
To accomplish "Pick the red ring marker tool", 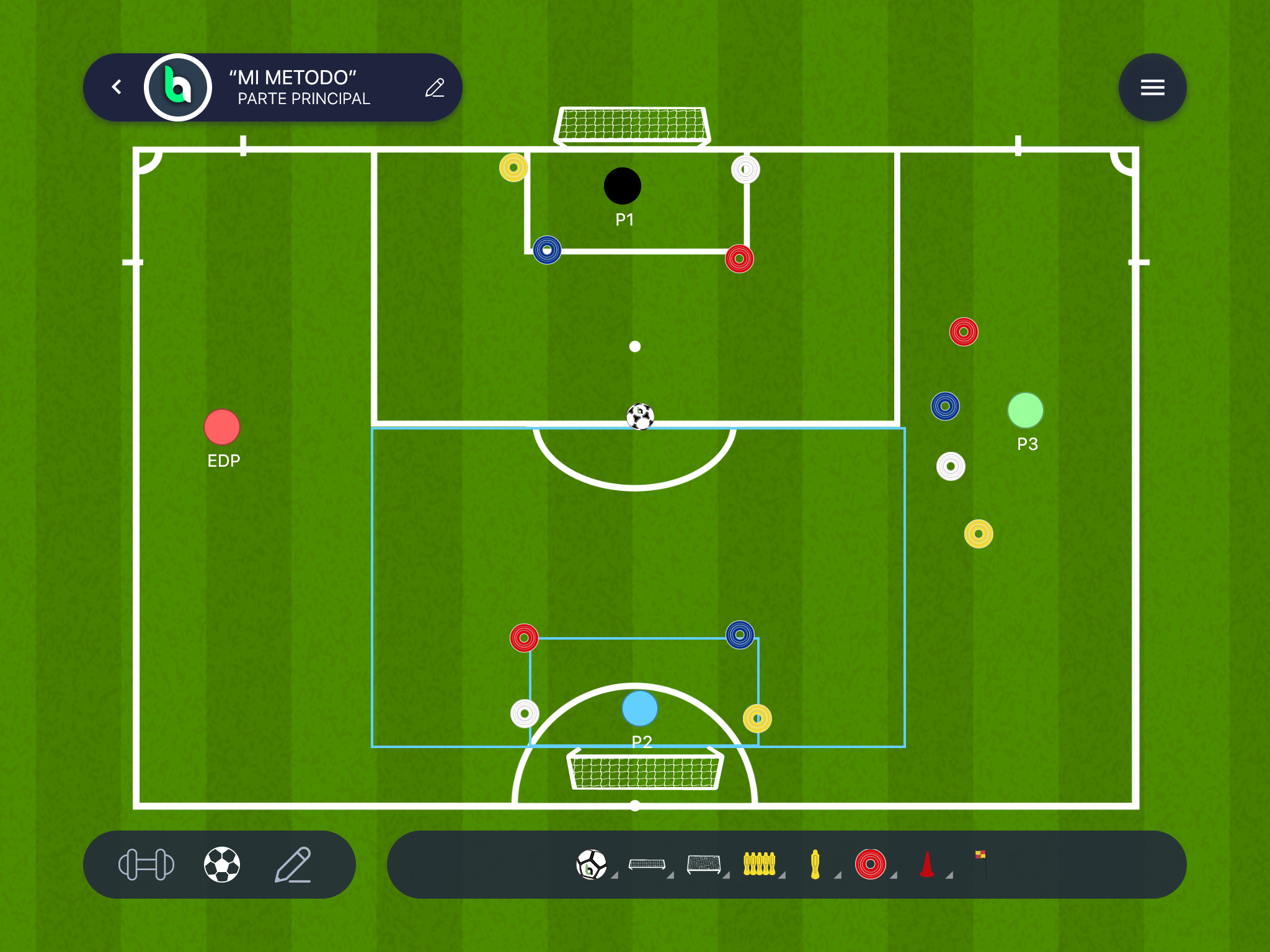I will click(x=871, y=865).
